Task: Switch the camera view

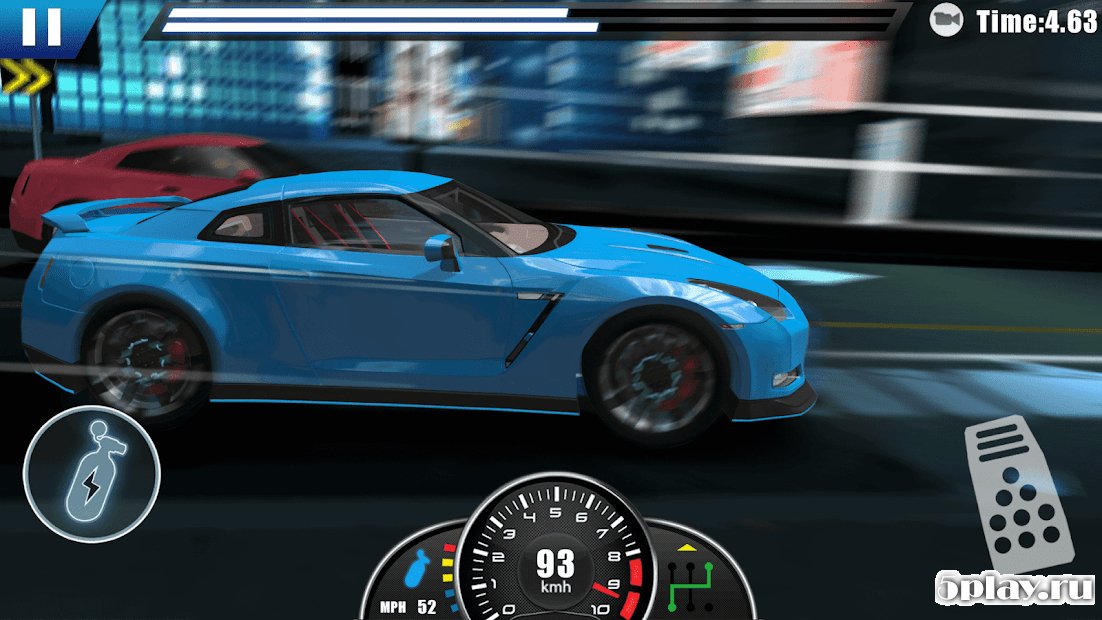Action: click(945, 20)
